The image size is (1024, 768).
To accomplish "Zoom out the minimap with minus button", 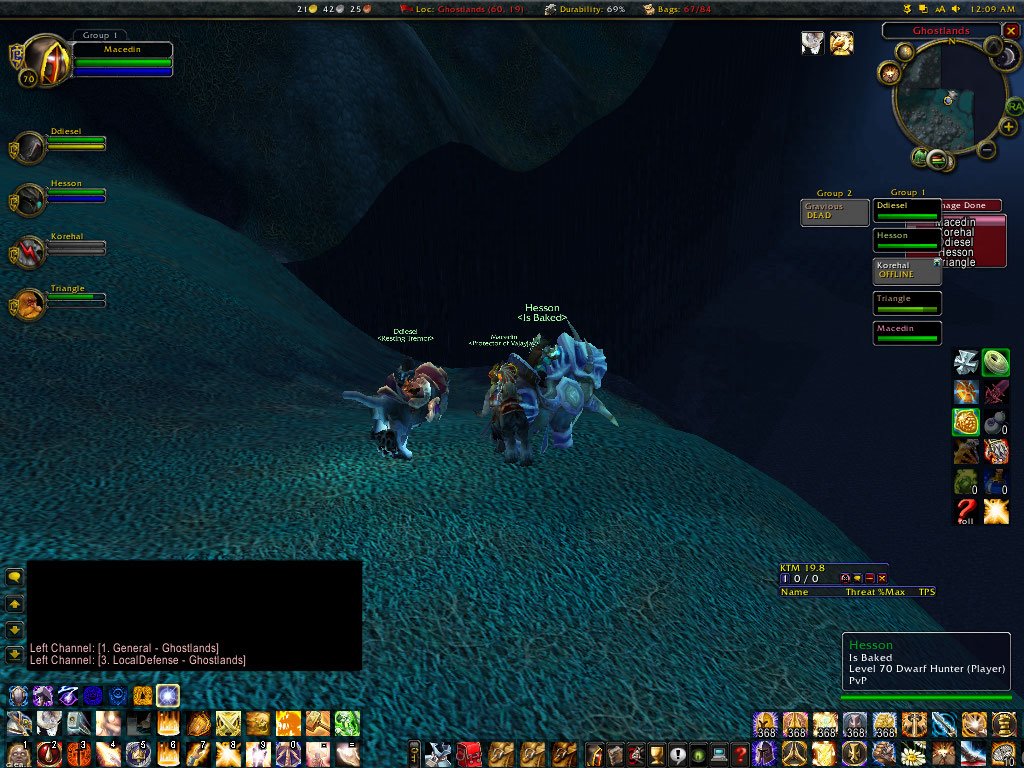I will tap(986, 151).
